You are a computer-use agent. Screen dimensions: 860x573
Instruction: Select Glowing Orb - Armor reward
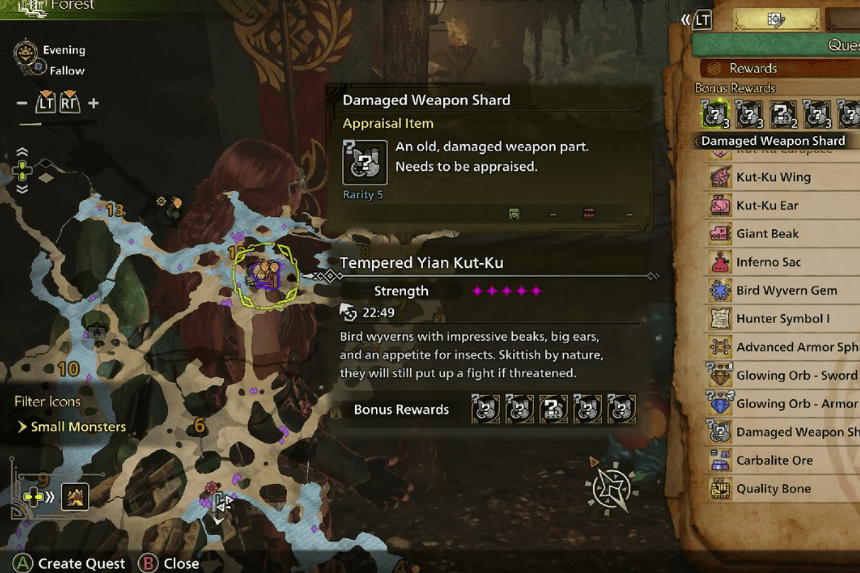point(796,404)
